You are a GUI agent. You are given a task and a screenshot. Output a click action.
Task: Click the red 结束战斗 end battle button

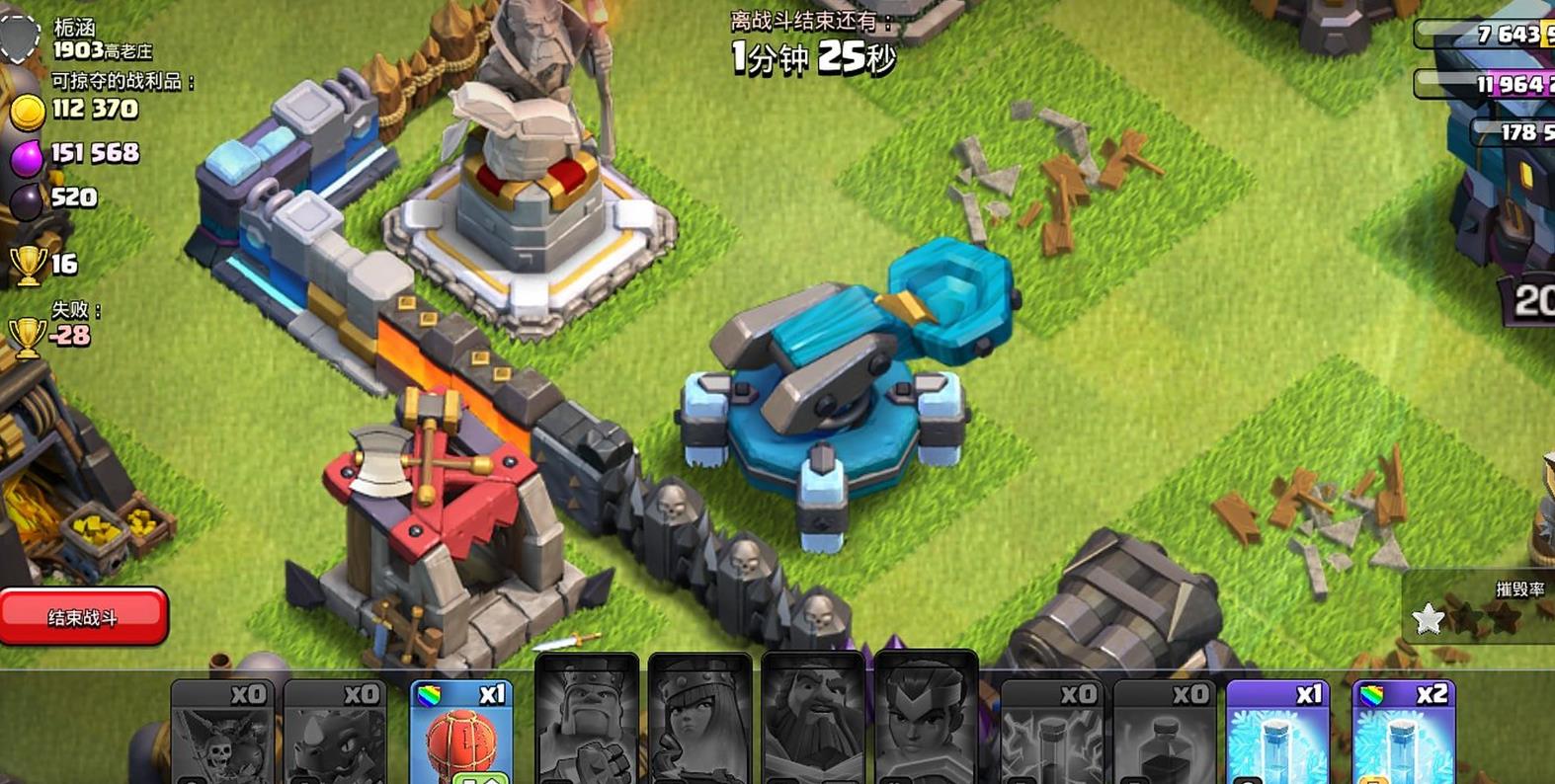tap(83, 617)
